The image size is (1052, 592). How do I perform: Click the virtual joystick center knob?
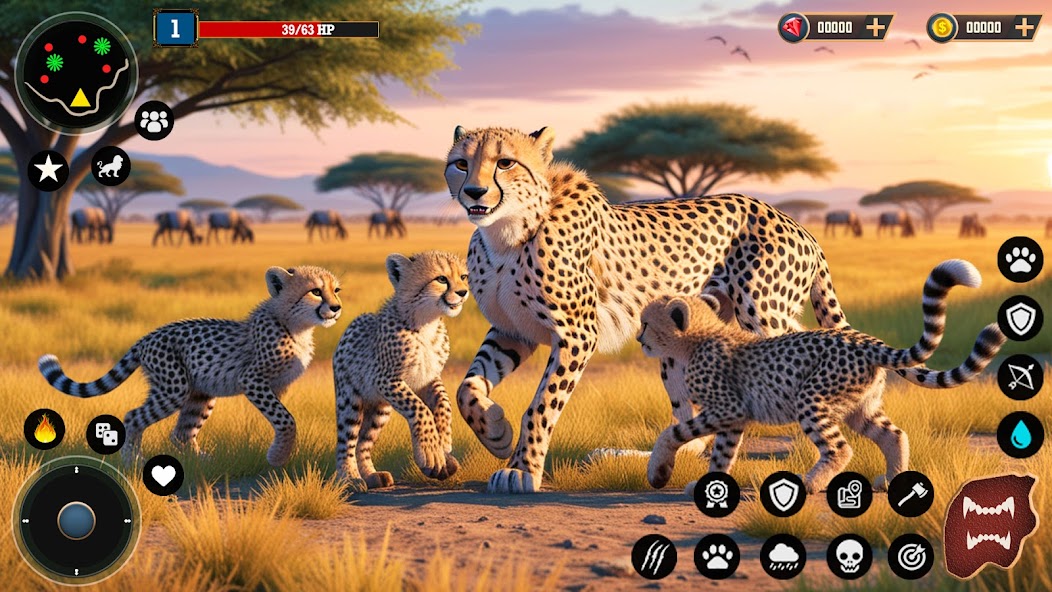[76, 520]
